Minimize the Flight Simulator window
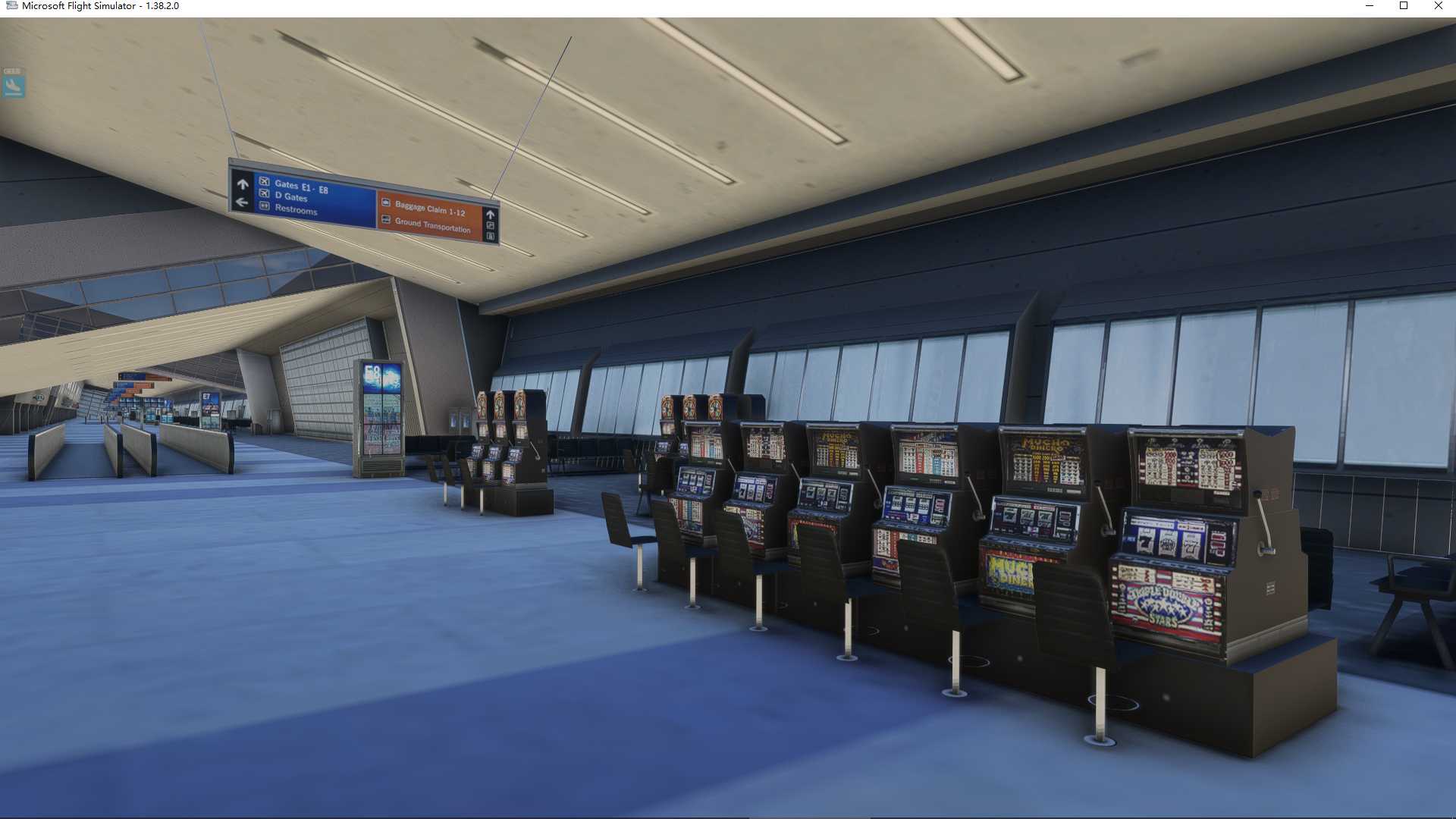This screenshot has height=819, width=1456. click(1370, 6)
